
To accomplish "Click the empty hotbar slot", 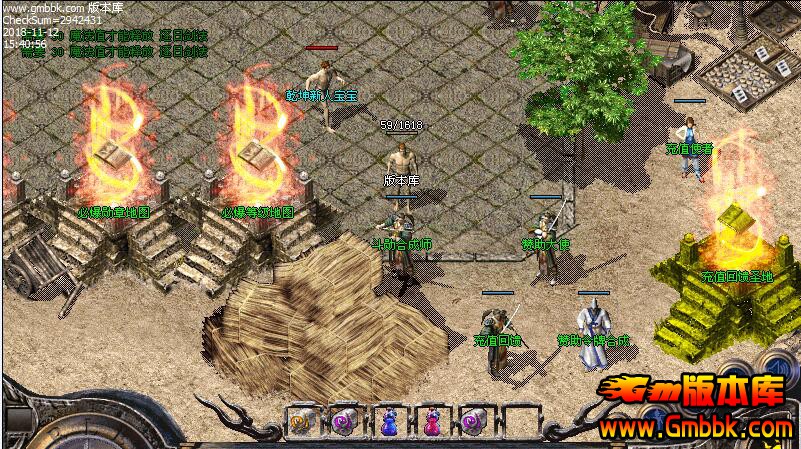I will point(519,423).
